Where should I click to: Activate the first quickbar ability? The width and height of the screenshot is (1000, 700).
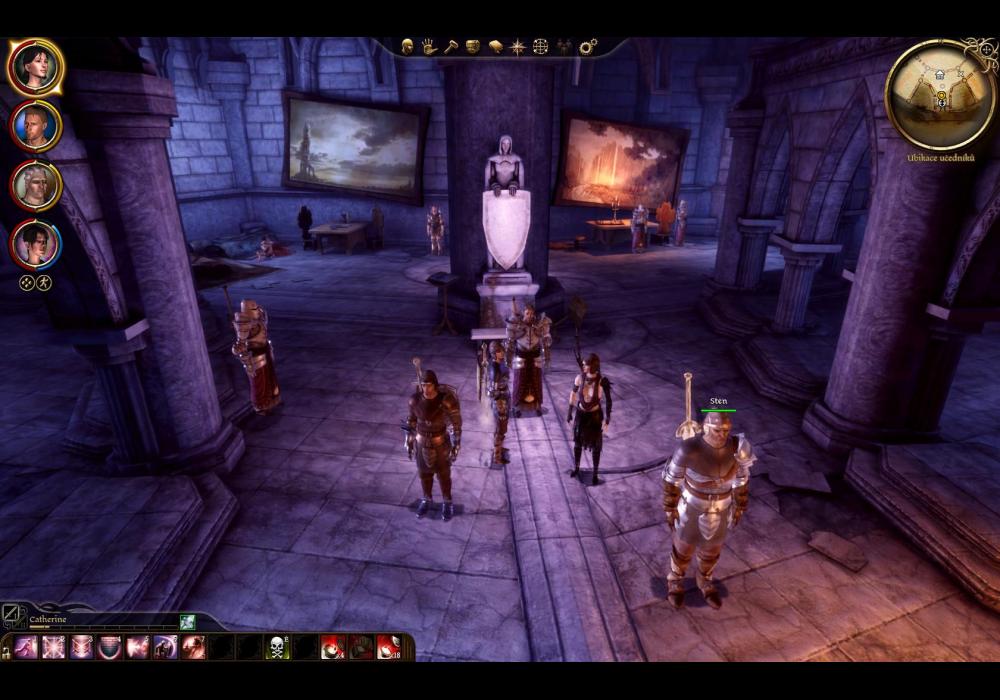tap(25, 647)
